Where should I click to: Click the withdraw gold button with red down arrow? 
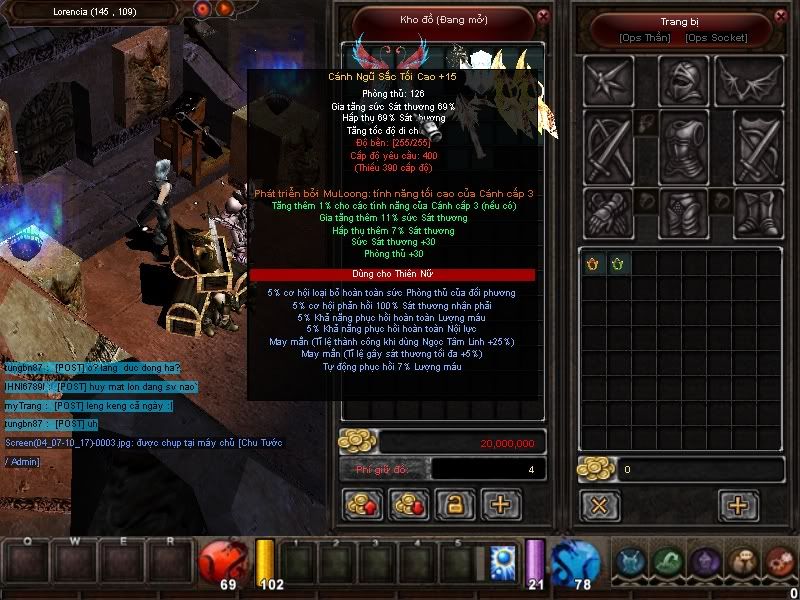408,505
